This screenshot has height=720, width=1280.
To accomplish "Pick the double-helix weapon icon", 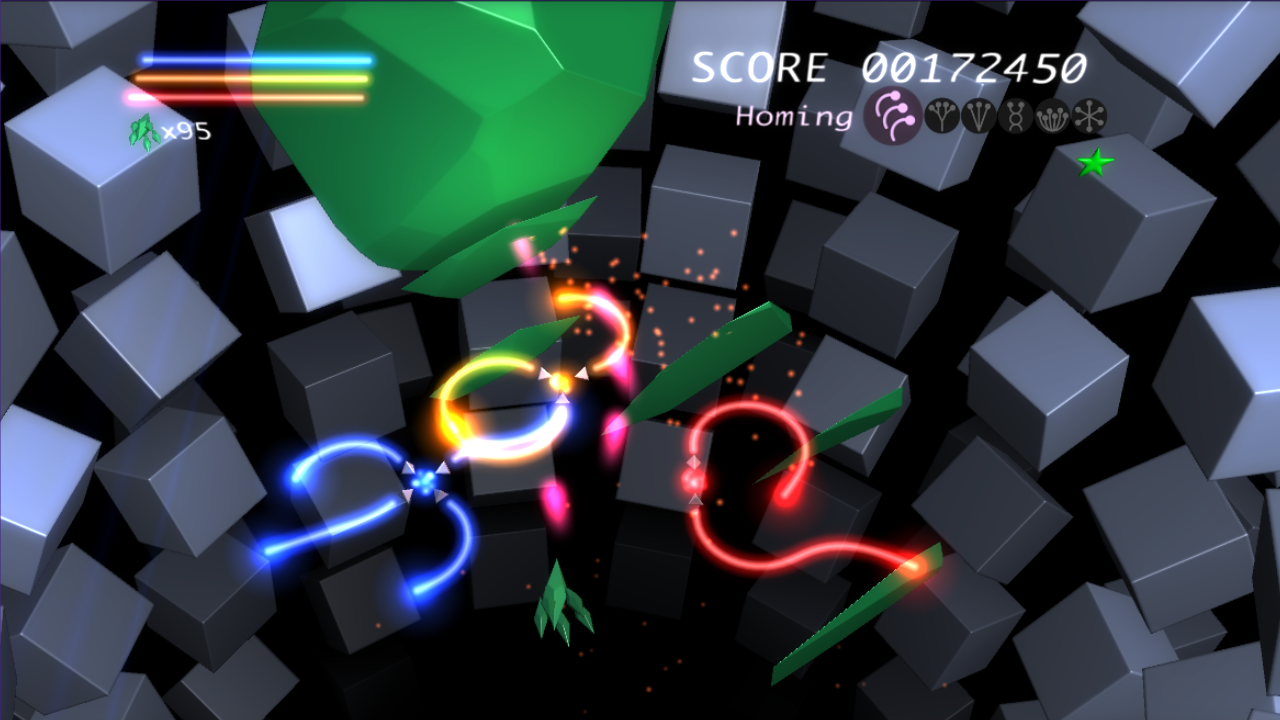I will pyautogui.click(x=1014, y=118).
